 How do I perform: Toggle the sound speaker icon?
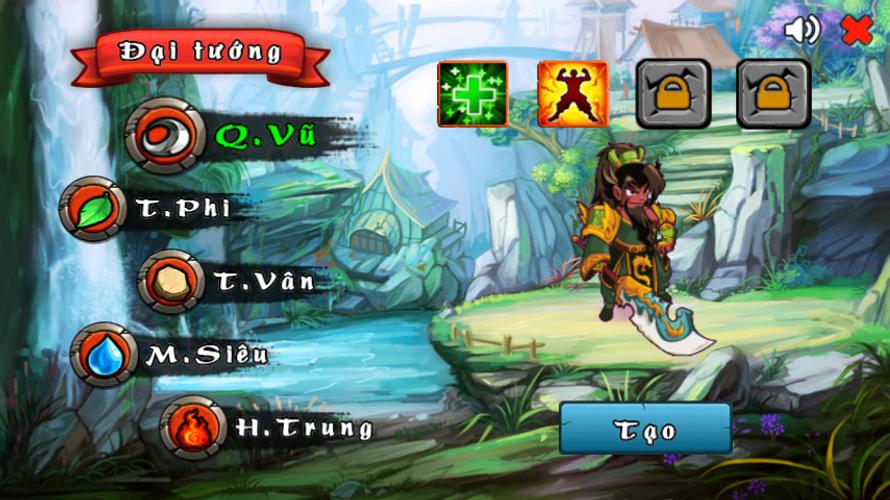coord(801,30)
